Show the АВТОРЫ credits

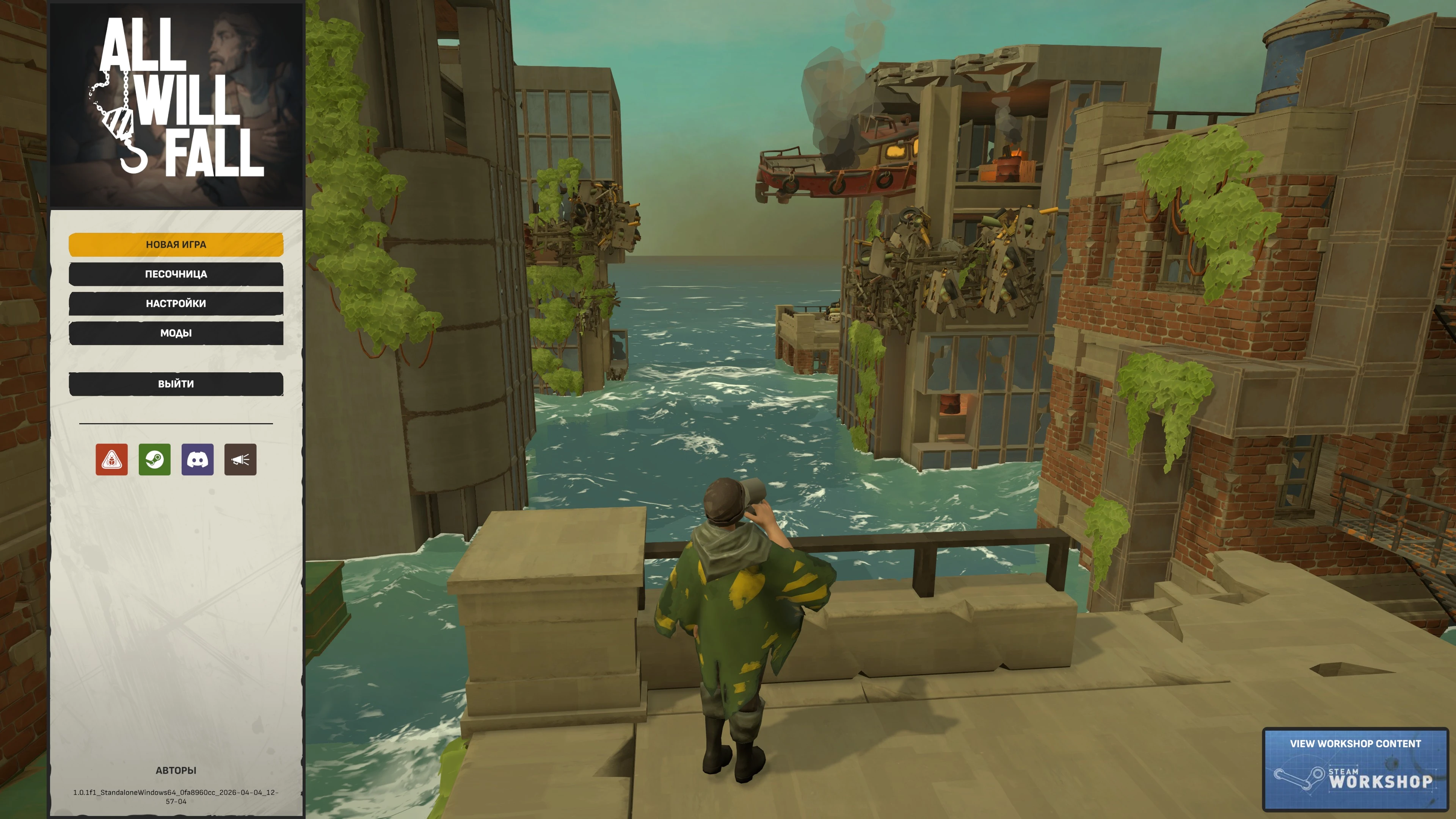click(x=176, y=770)
